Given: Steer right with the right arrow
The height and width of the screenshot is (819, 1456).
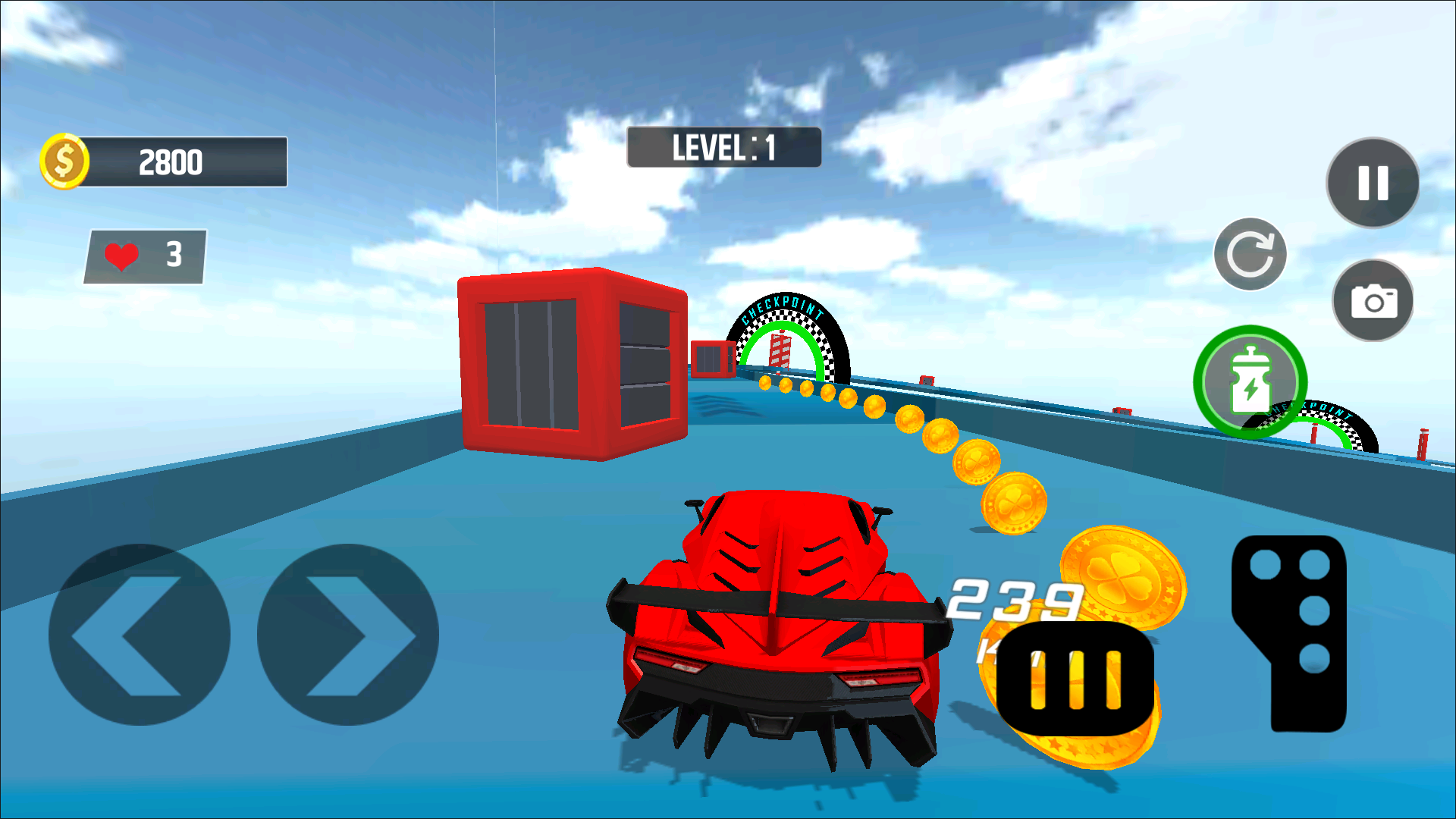Looking at the screenshot, I should [x=348, y=635].
